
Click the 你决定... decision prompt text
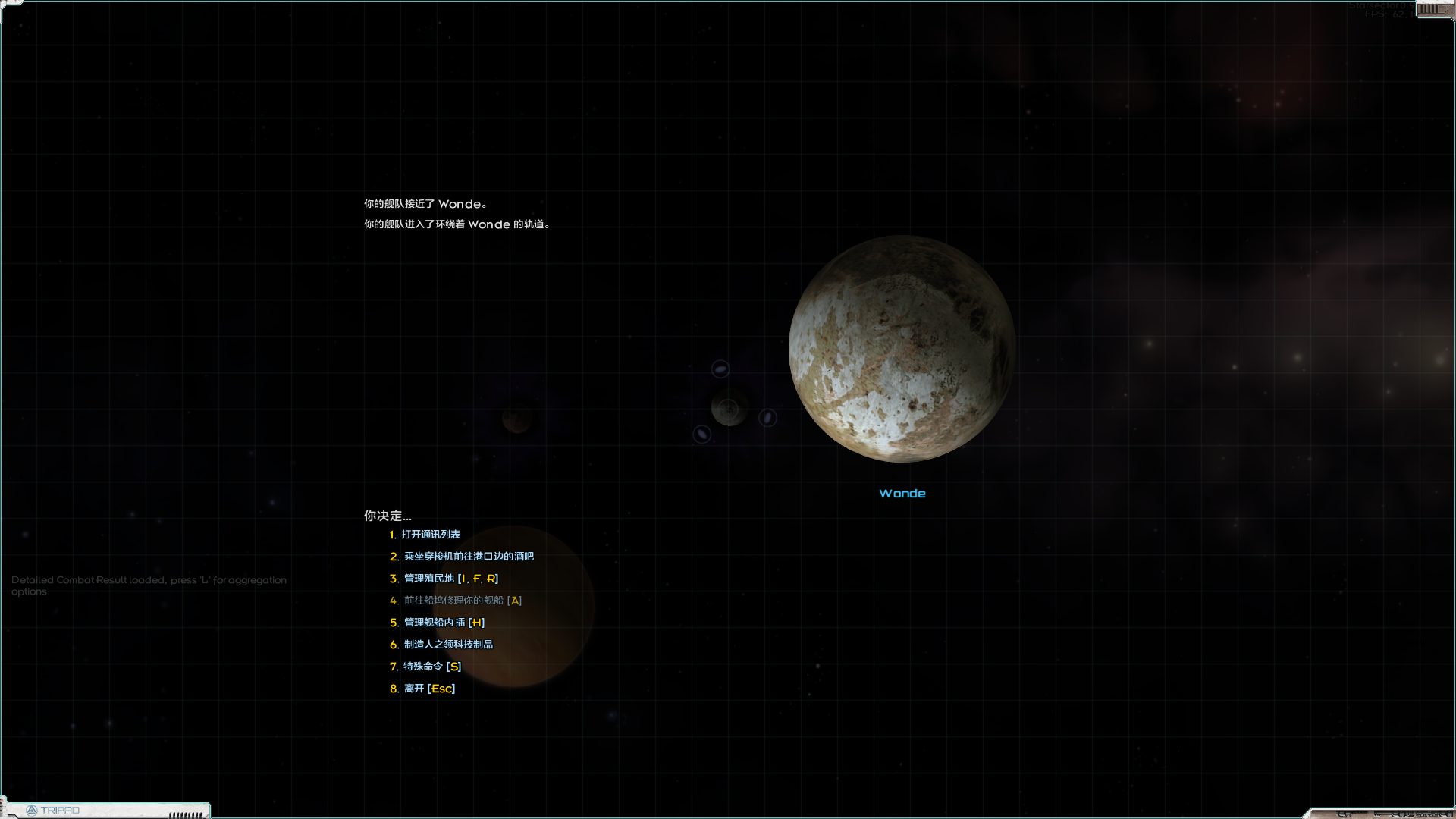387,516
